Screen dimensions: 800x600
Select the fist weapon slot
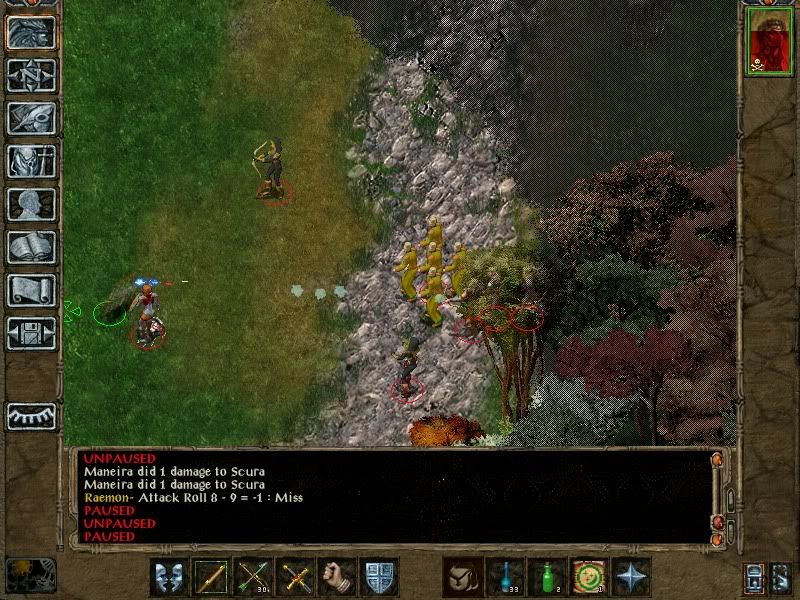coord(337,577)
